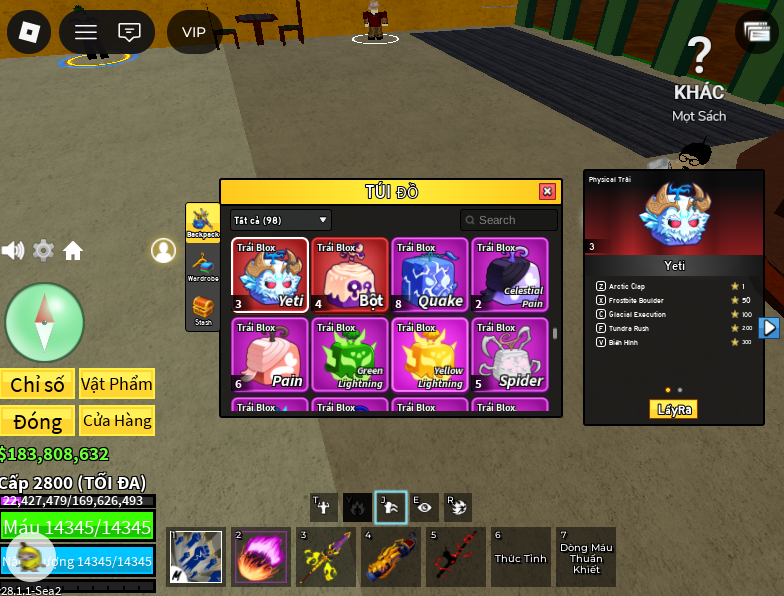Click the inventory Search field
Image resolution: width=784 pixels, height=596 pixels.
509,220
